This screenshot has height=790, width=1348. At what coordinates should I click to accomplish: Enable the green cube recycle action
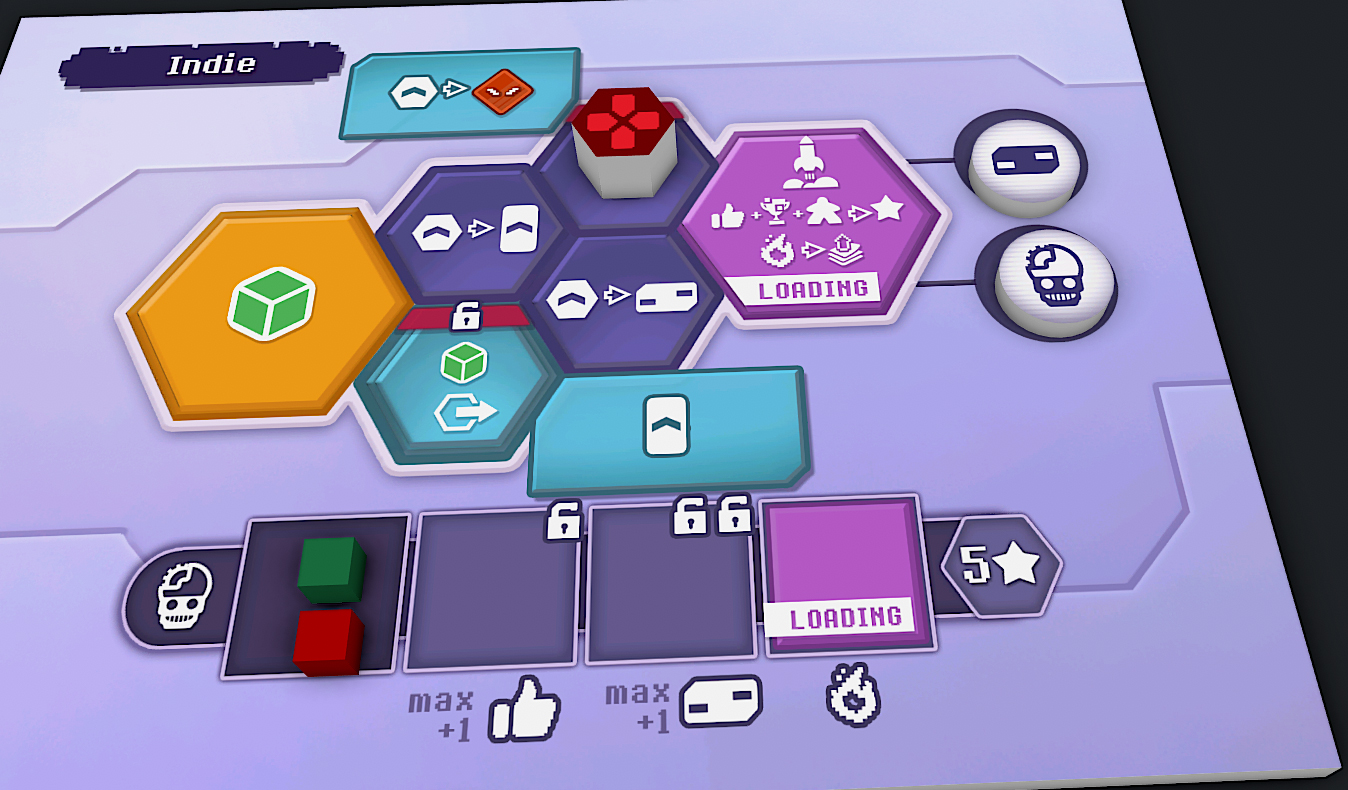click(468, 386)
